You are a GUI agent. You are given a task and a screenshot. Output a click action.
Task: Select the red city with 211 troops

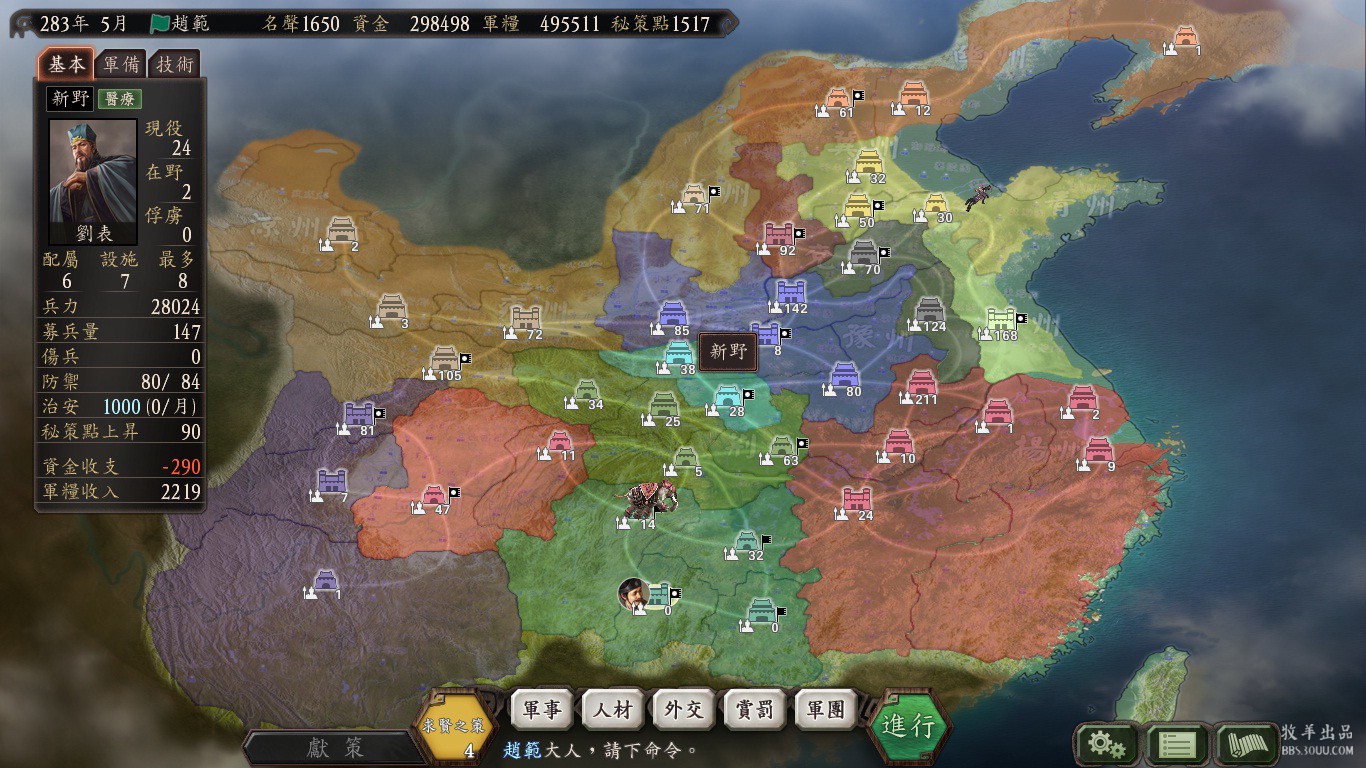[921, 383]
